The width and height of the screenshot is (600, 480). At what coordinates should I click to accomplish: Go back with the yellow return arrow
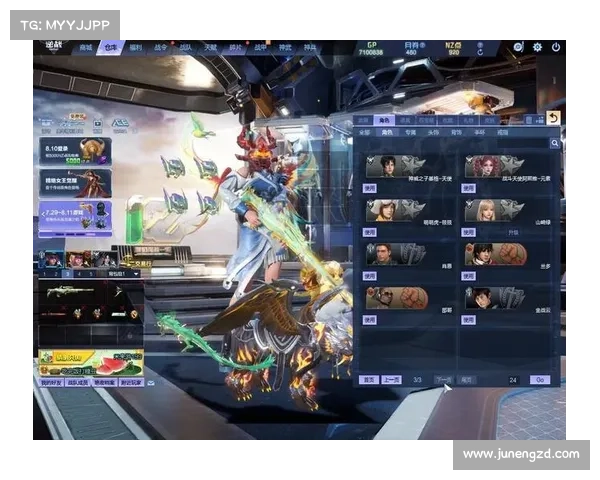click(553, 118)
